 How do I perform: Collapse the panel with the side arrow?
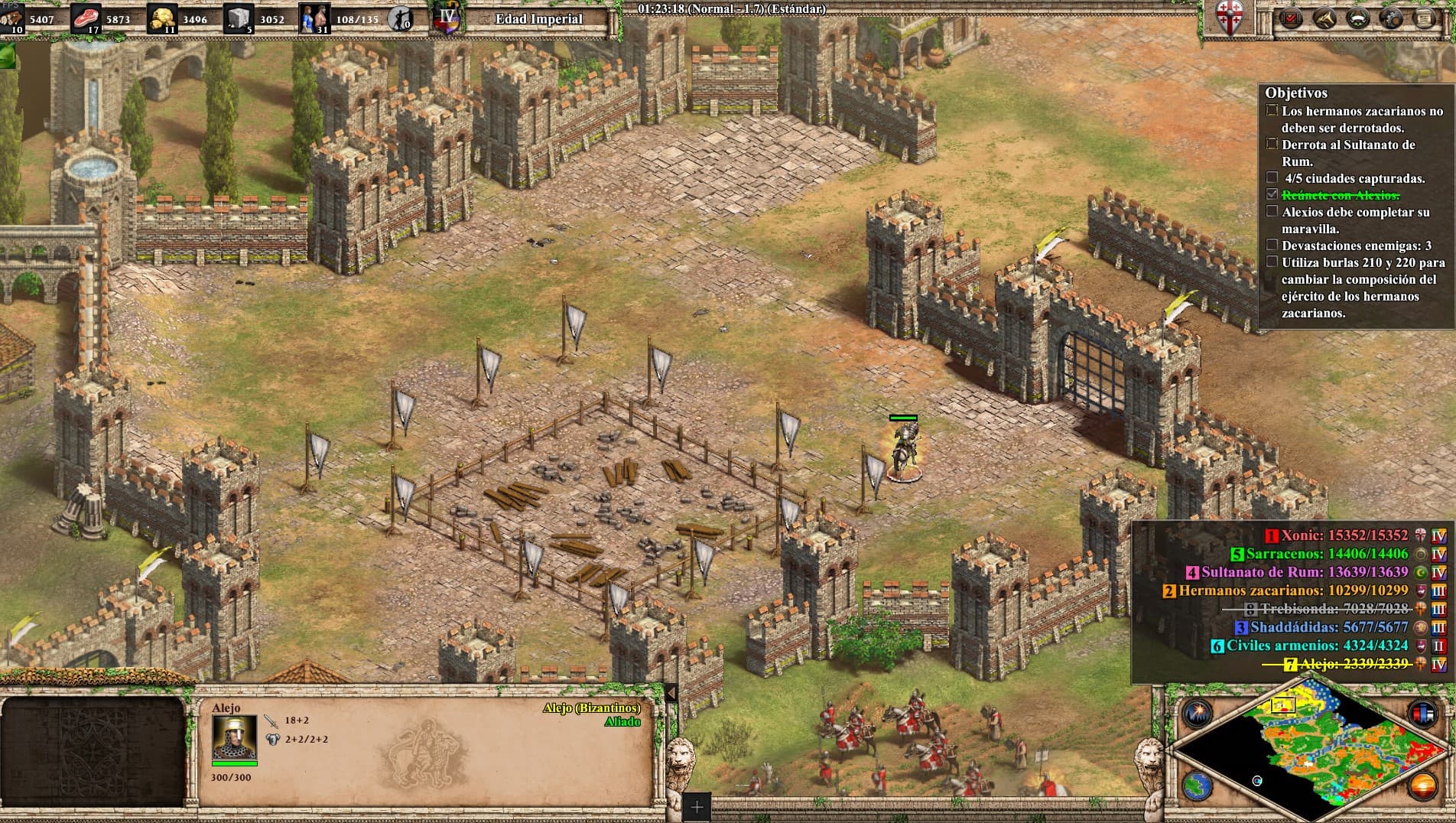coord(671,693)
